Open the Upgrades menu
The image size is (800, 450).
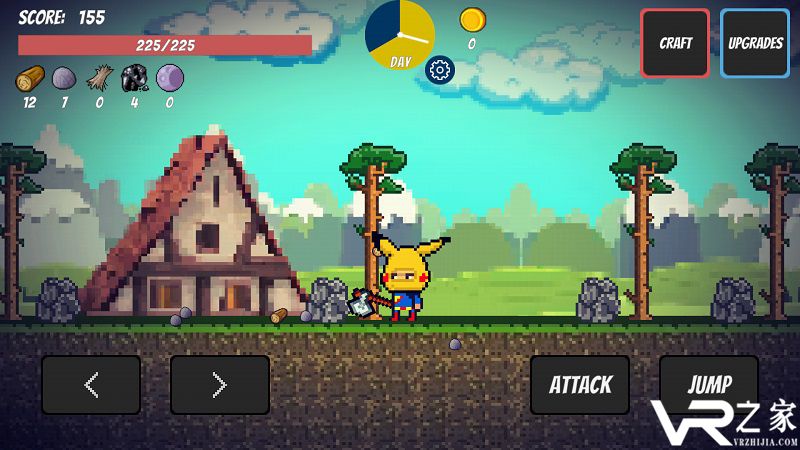tap(754, 43)
